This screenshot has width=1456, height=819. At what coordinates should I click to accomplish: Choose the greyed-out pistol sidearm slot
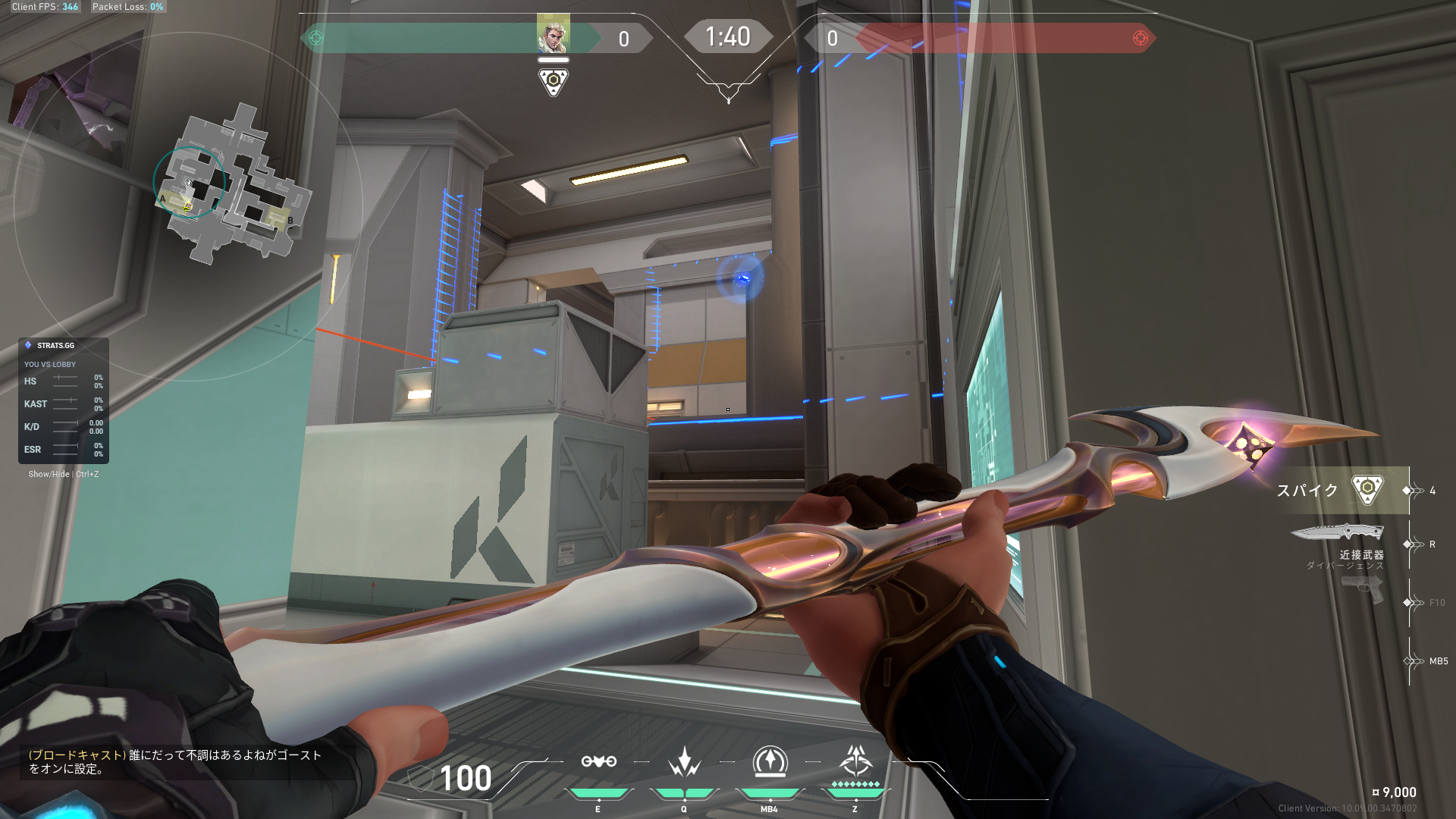tap(1362, 590)
